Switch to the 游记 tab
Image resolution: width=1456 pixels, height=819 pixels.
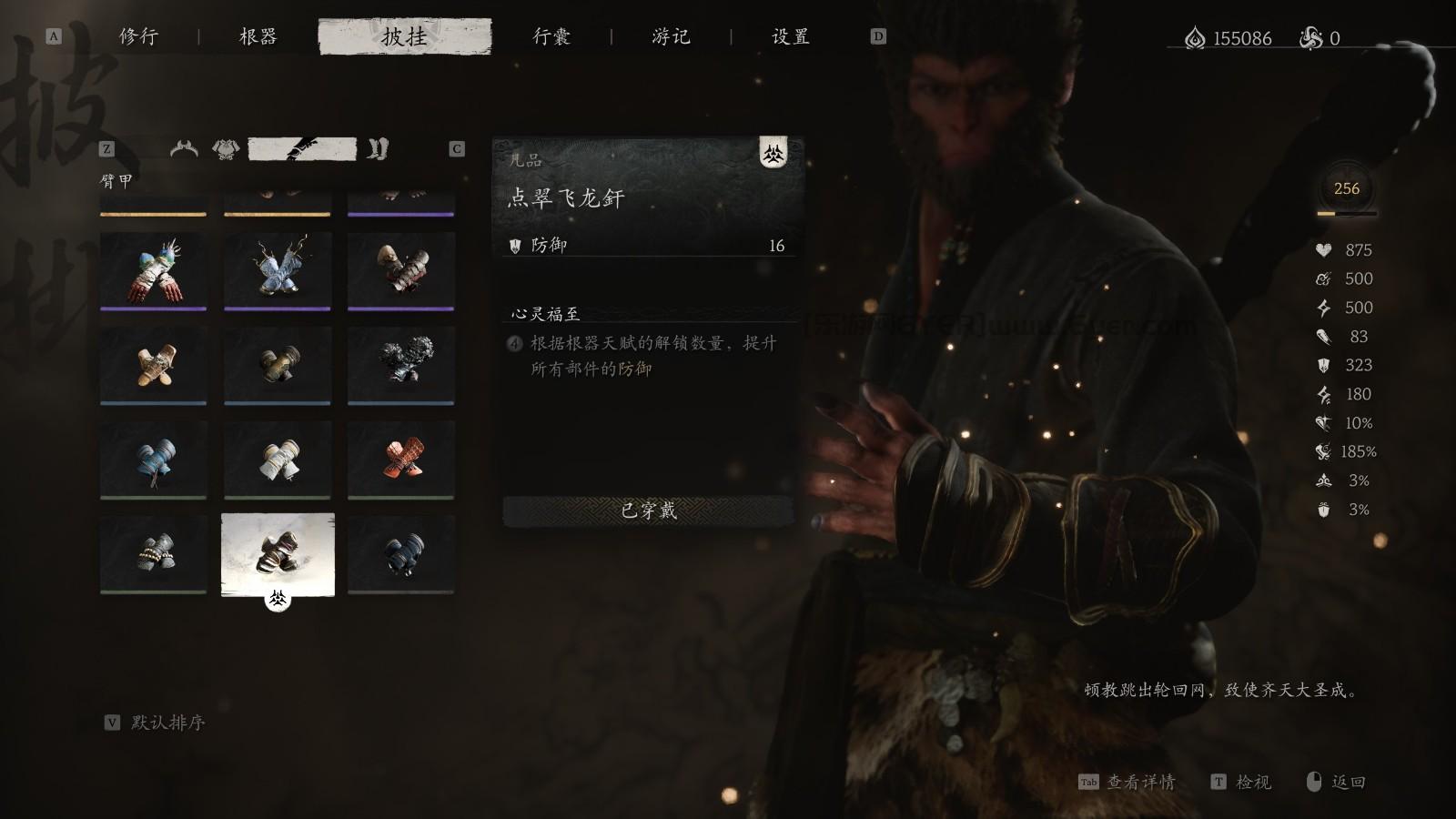coord(673,37)
